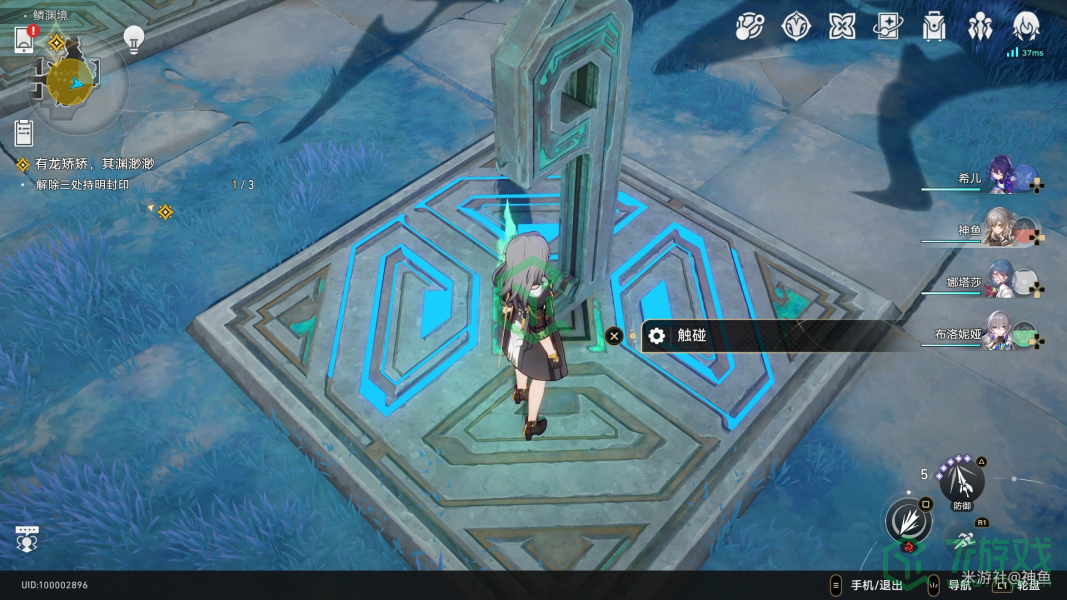Open the star card warp icon
Image resolution: width=1067 pixels, height=600 pixels.
coord(888,27)
